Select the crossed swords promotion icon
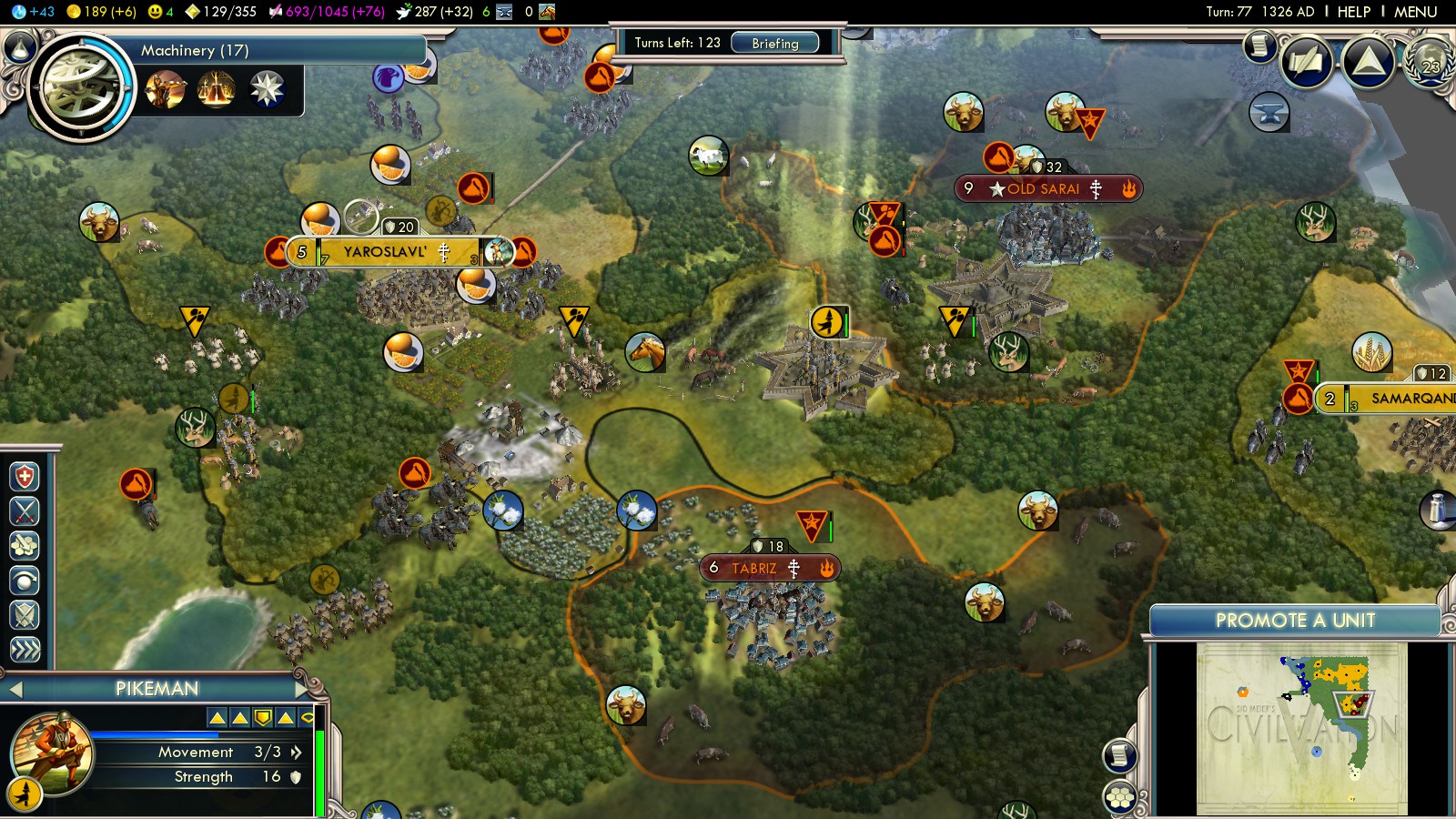Image resolution: width=1456 pixels, height=819 pixels. 25,511
